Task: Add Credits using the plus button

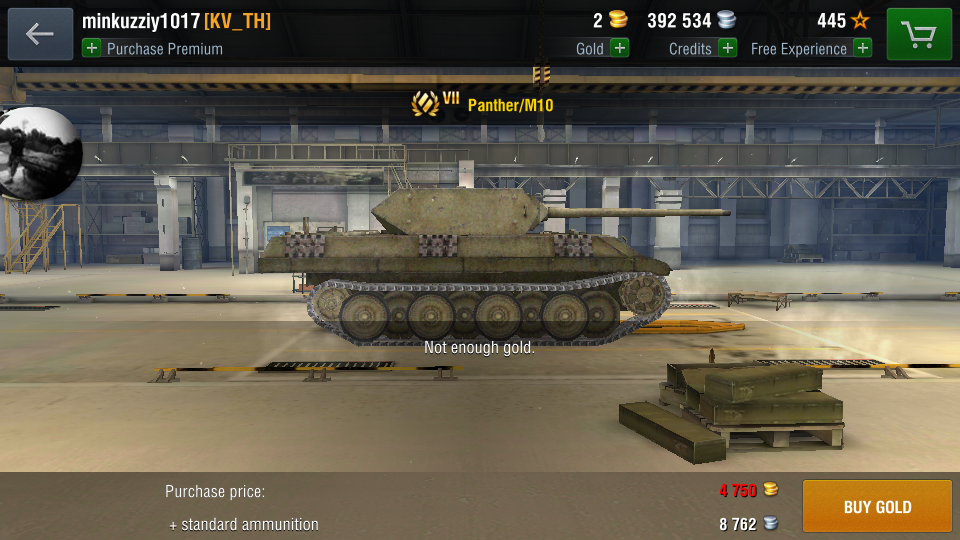Action: [x=727, y=48]
